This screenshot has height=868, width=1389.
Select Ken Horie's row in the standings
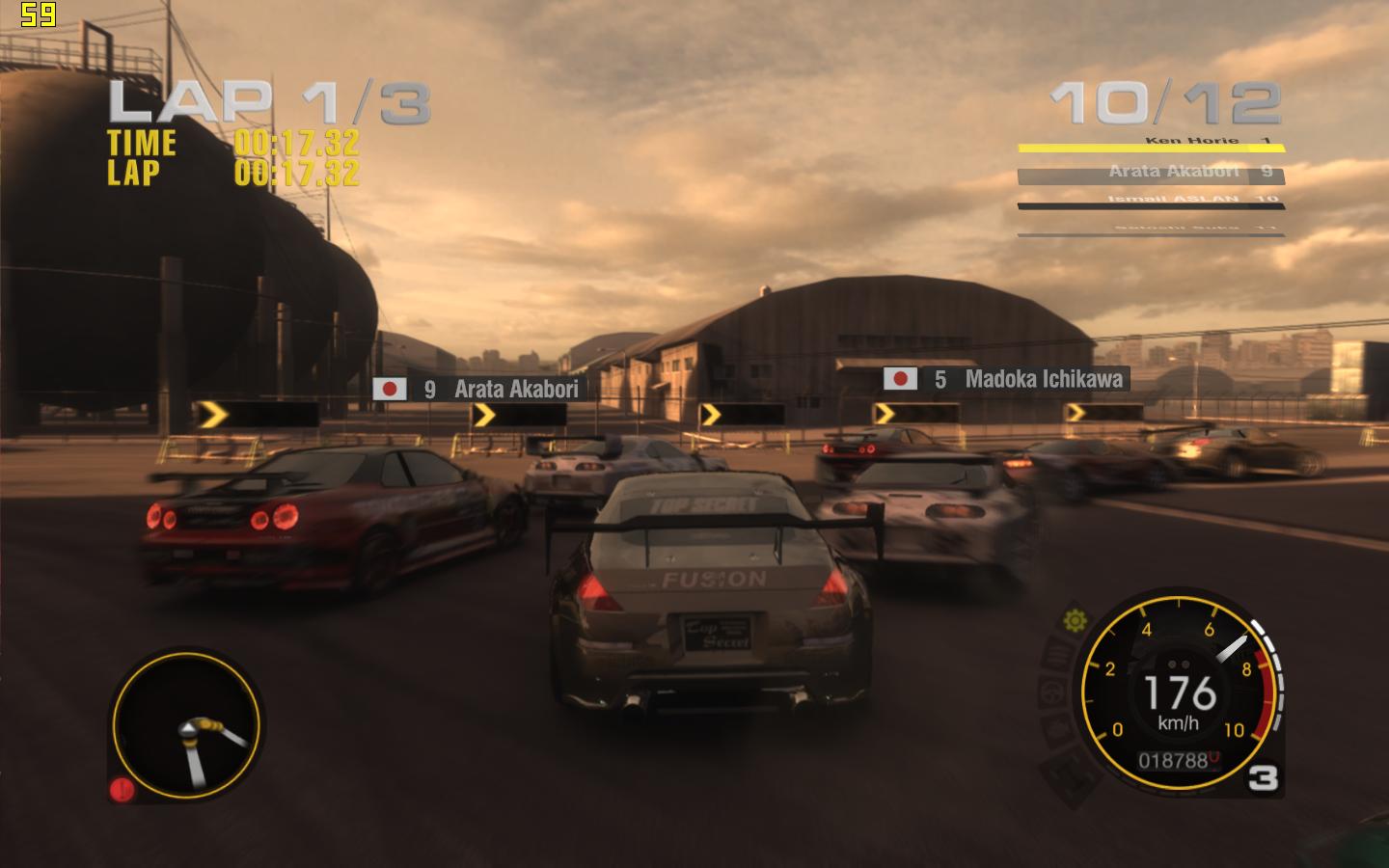coord(1151,144)
